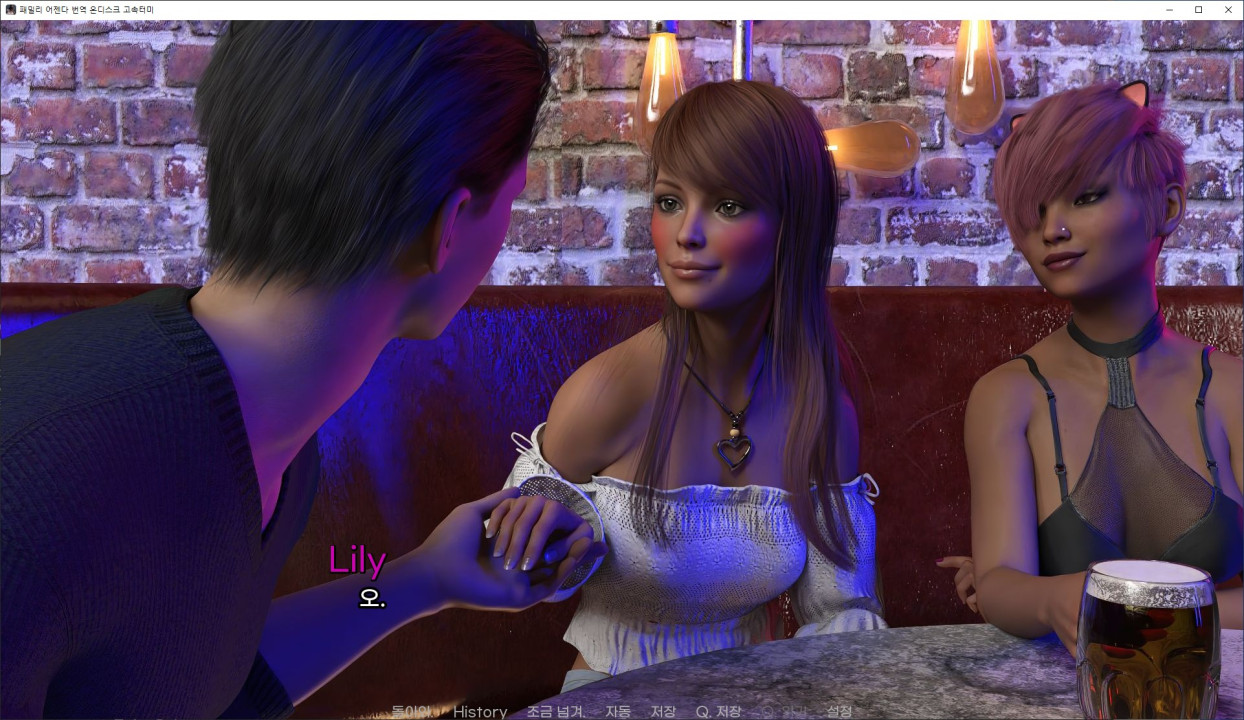Toggle auto-advance with 자동
1244x720 pixels.
pos(618,712)
